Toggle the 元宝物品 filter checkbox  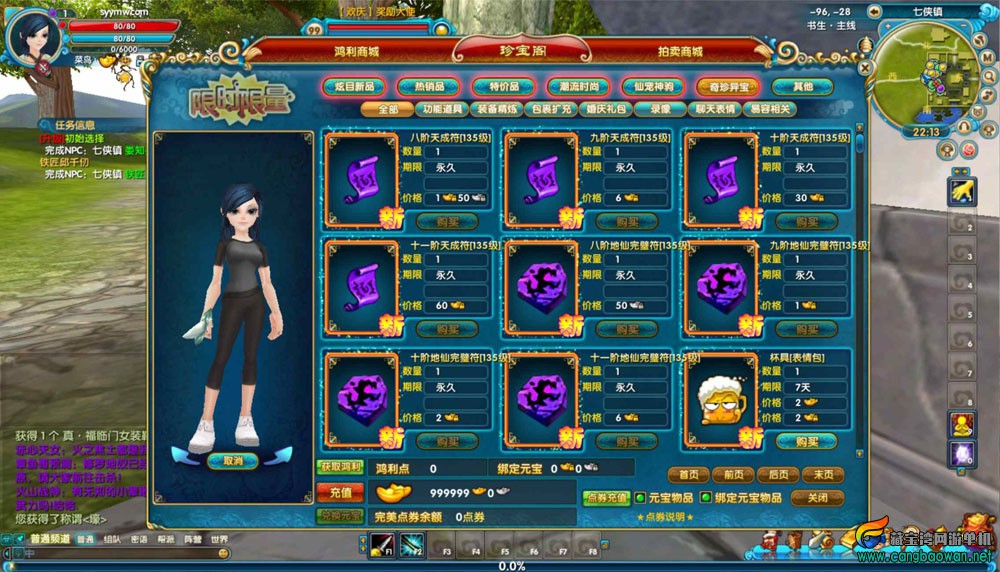point(640,497)
